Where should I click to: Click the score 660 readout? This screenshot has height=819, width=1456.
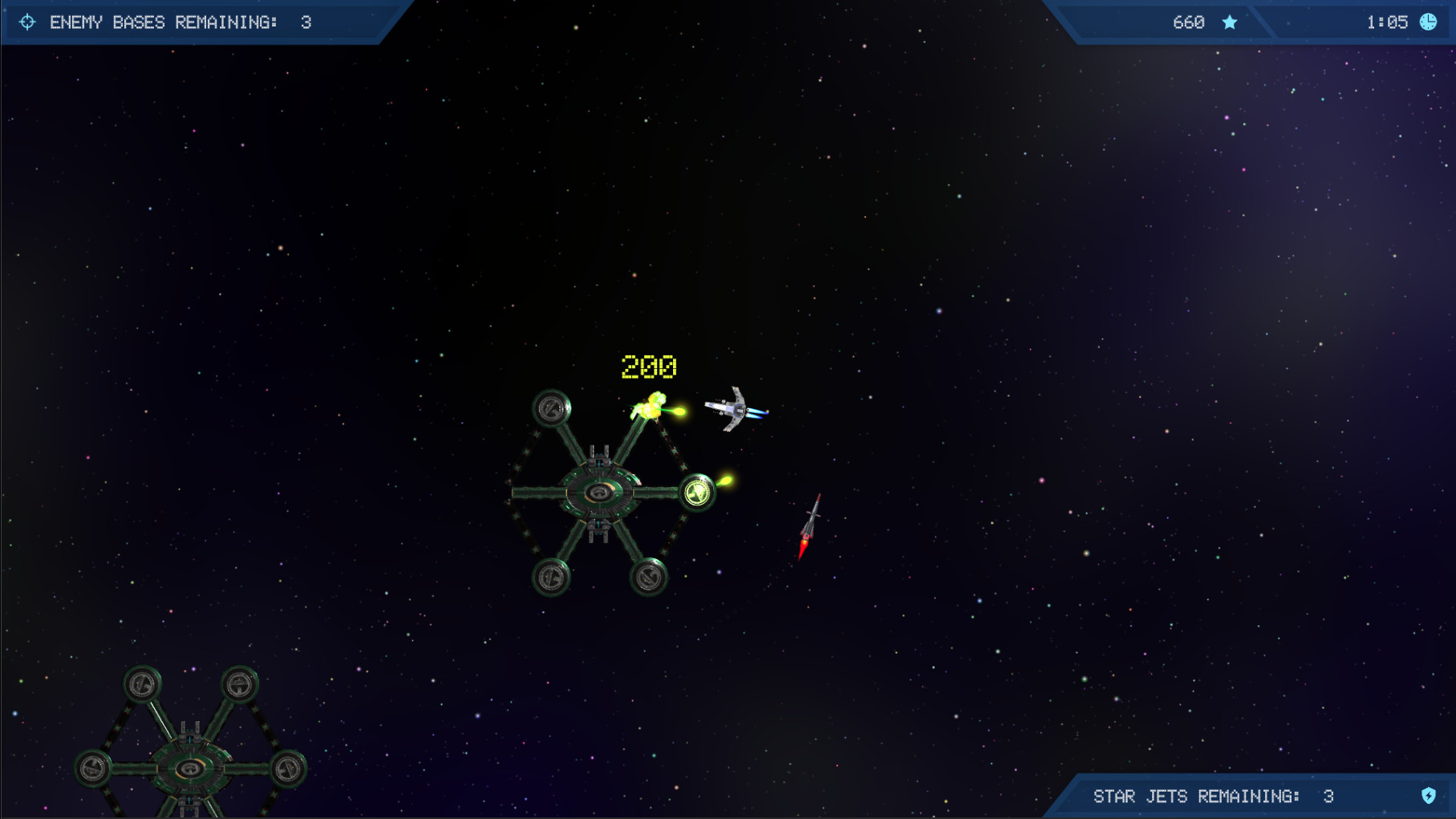click(1190, 22)
